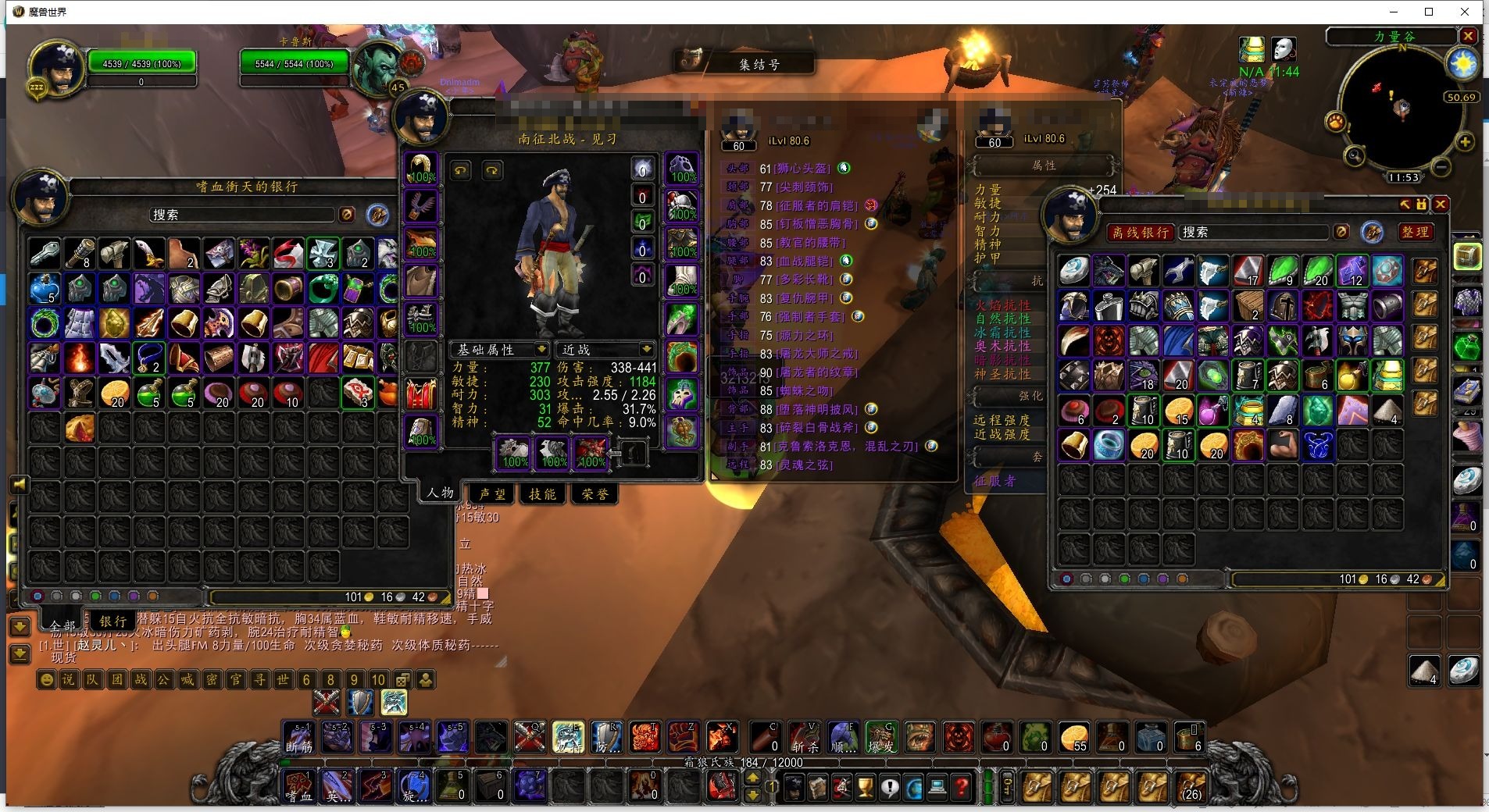Image resolution: width=1489 pixels, height=812 pixels.
Task: Activate the 爆发 burst macro icon
Action: pyautogui.click(x=881, y=737)
